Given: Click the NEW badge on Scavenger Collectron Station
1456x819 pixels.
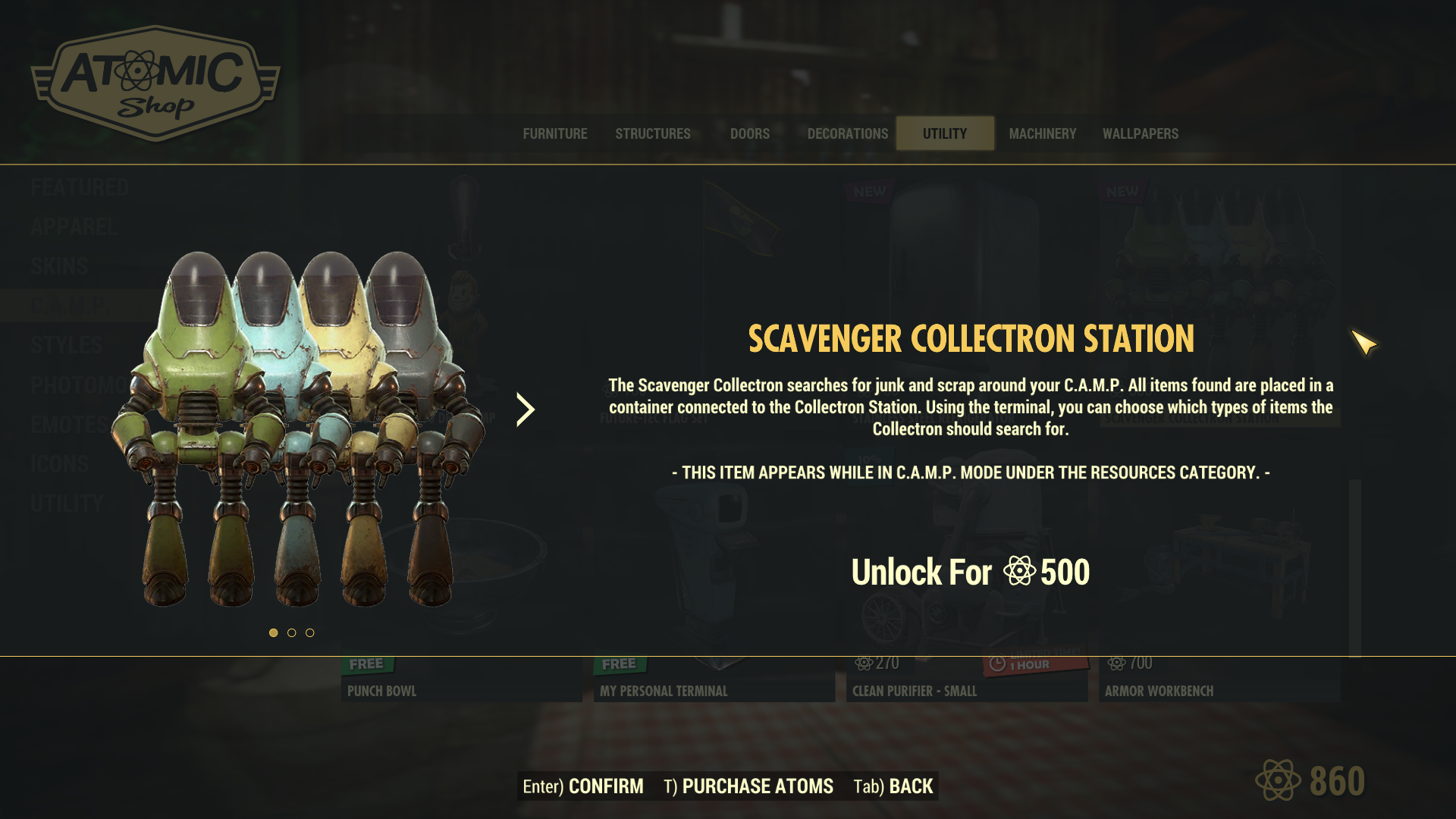Looking at the screenshot, I should (1120, 192).
